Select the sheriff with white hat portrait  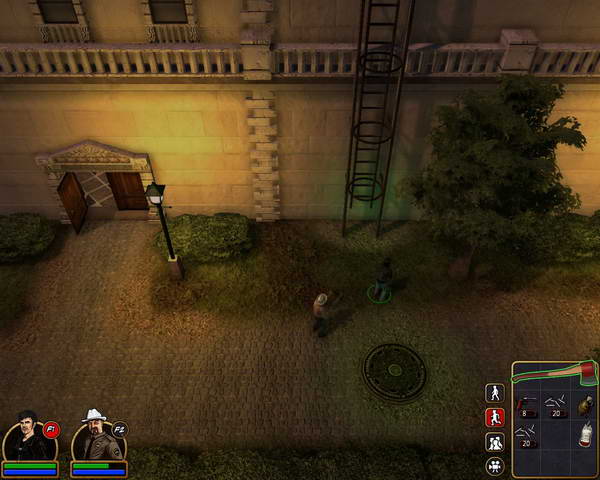pos(96,436)
